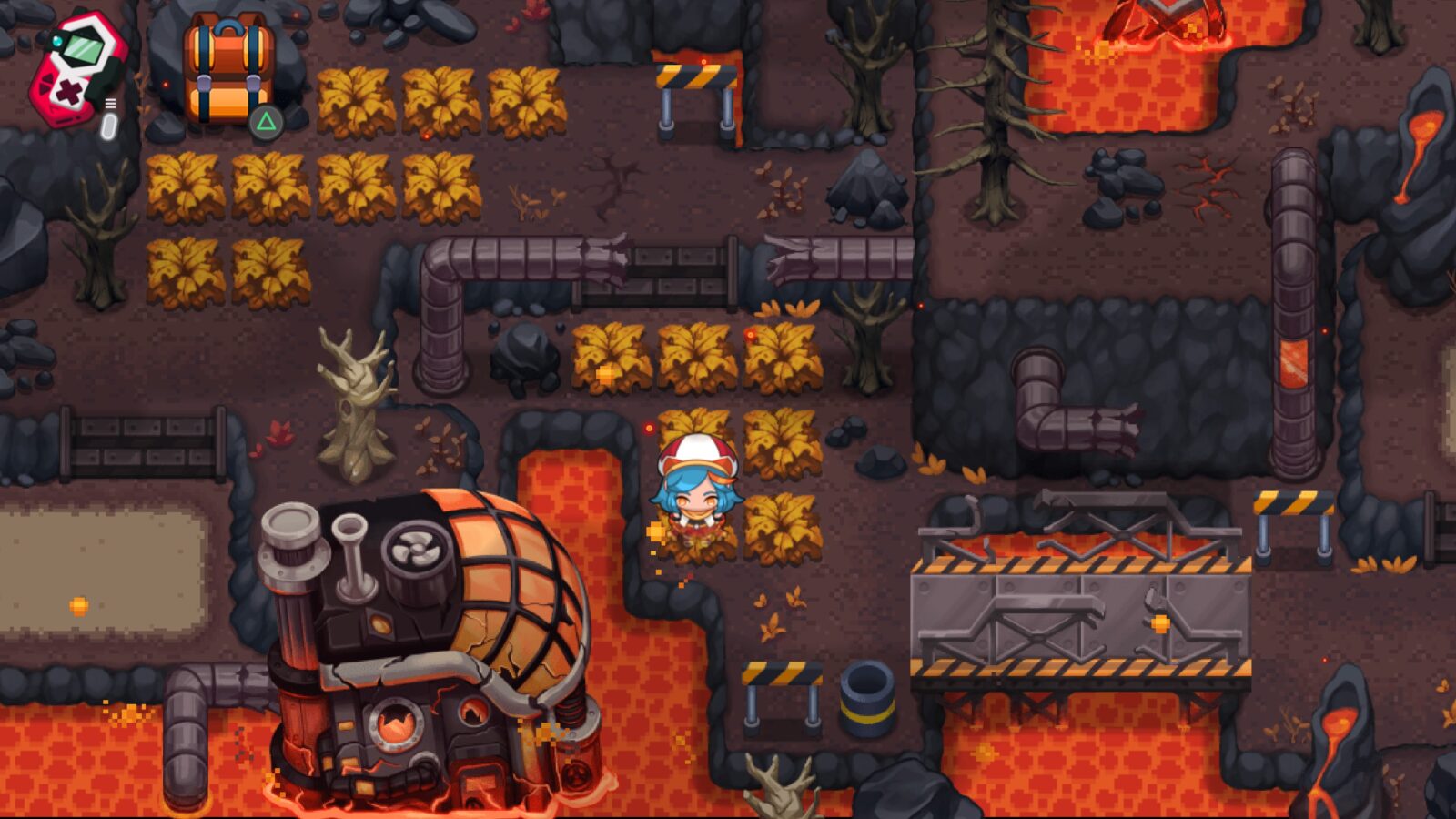Viewport: 1456px width, 819px height.
Task: Collect the orange orb on the bridge
Action: (1162, 624)
